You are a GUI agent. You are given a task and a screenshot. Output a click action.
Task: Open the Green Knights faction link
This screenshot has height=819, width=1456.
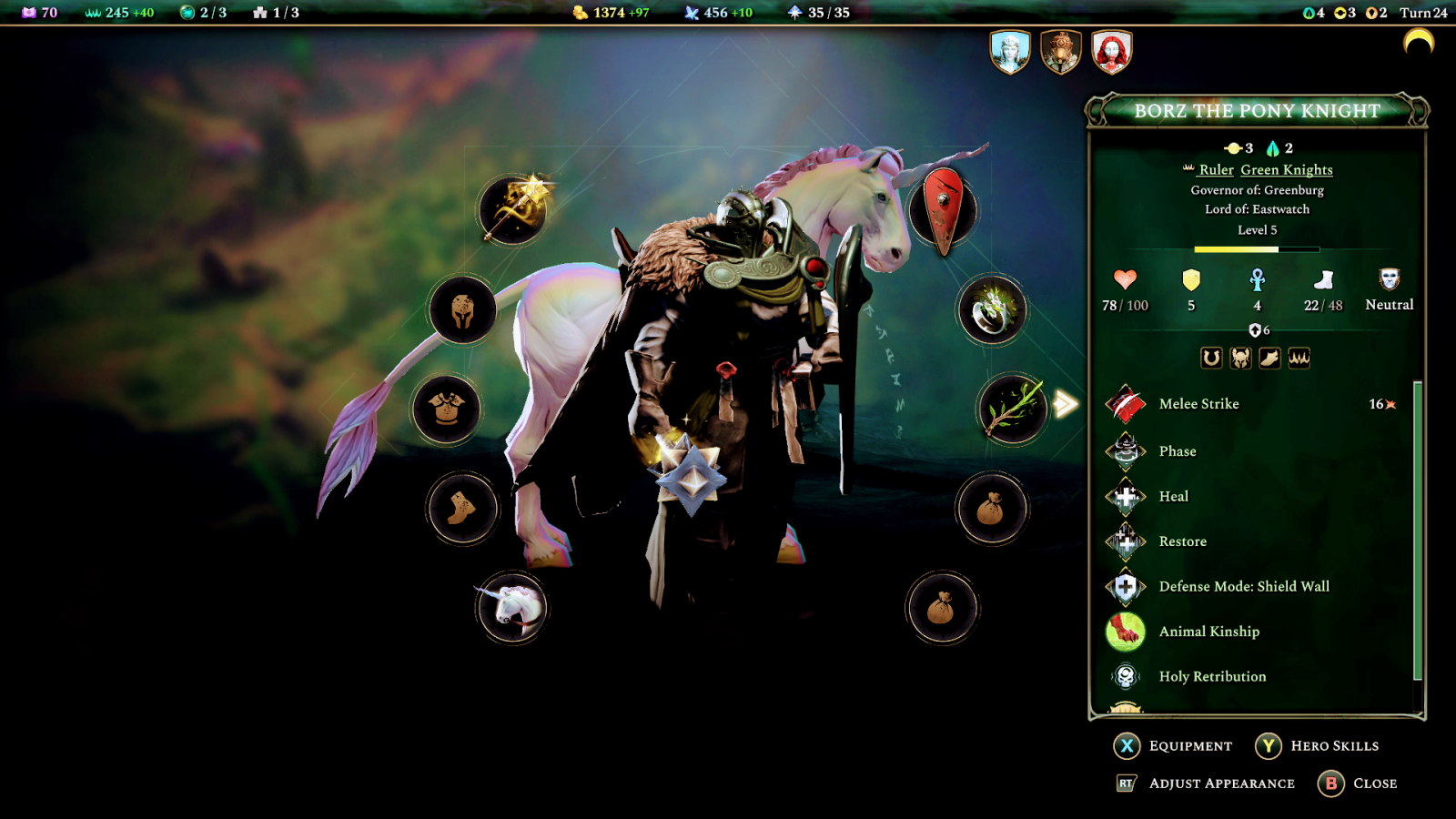(x=1286, y=170)
